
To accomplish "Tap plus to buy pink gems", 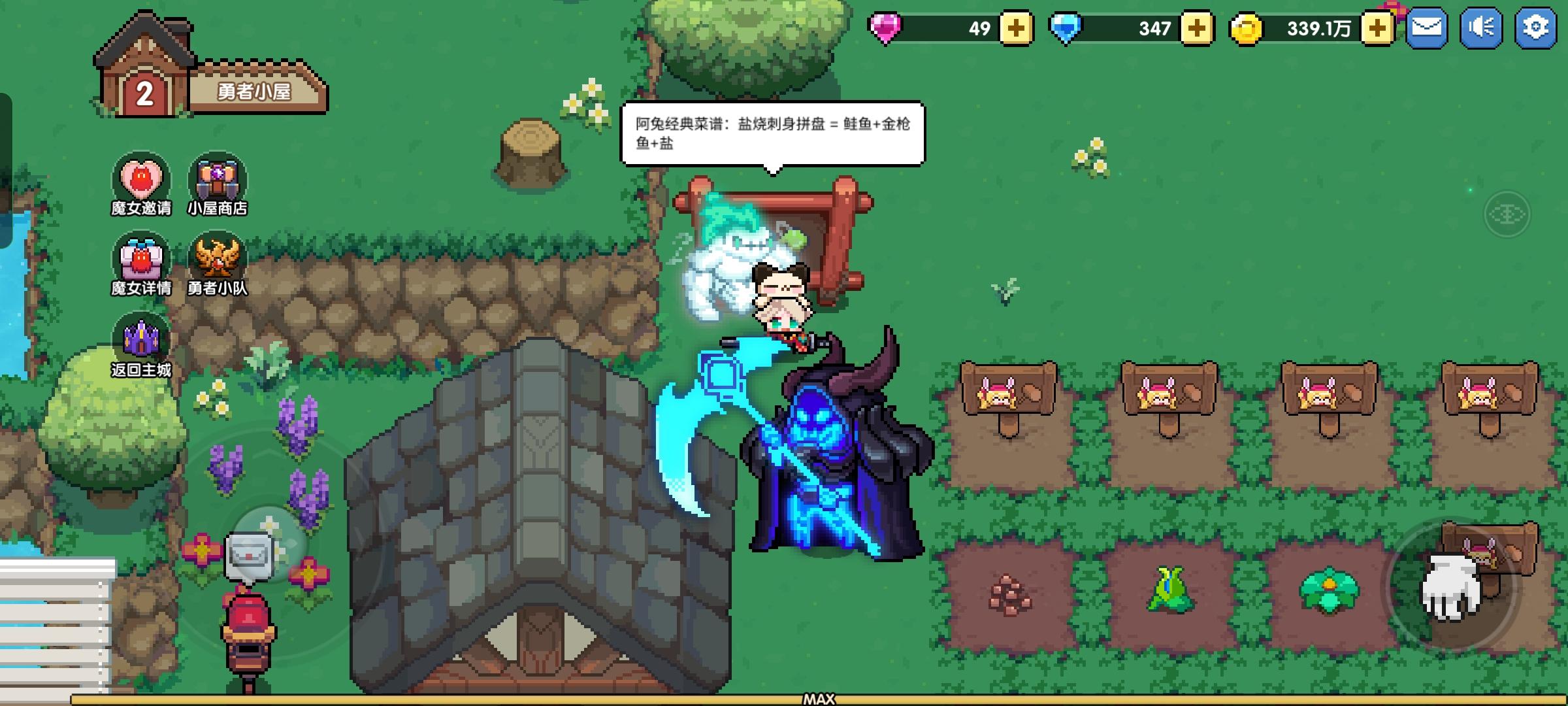I will click(1015, 29).
